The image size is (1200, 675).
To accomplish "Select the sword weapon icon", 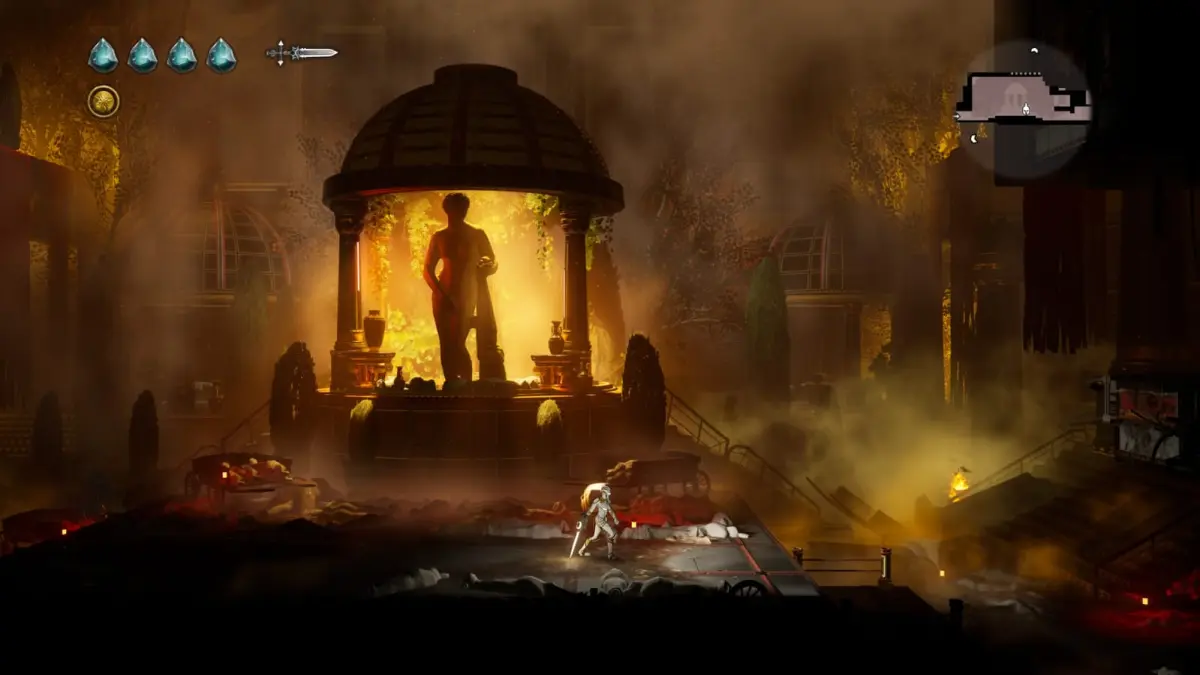I will [x=301, y=53].
